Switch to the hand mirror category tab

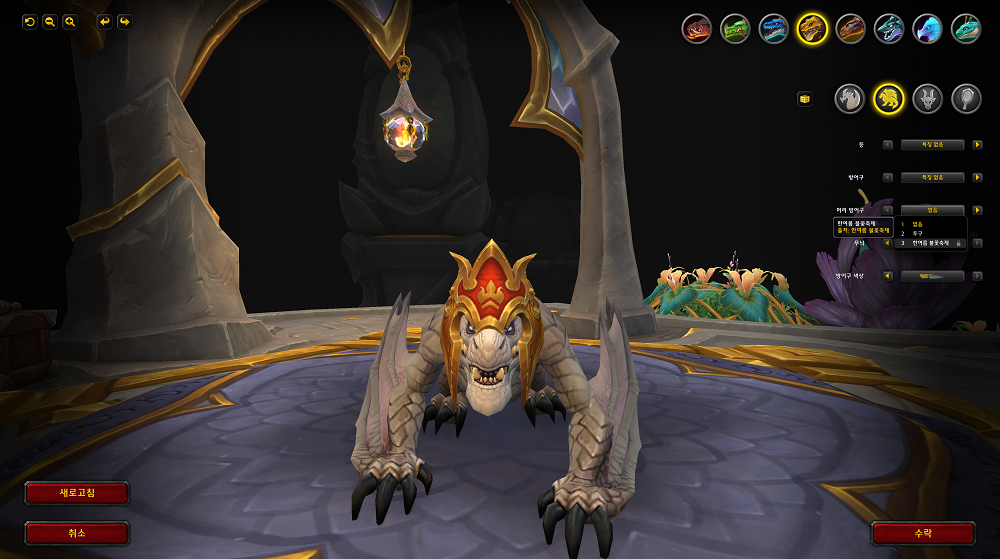tap(965, 97)
